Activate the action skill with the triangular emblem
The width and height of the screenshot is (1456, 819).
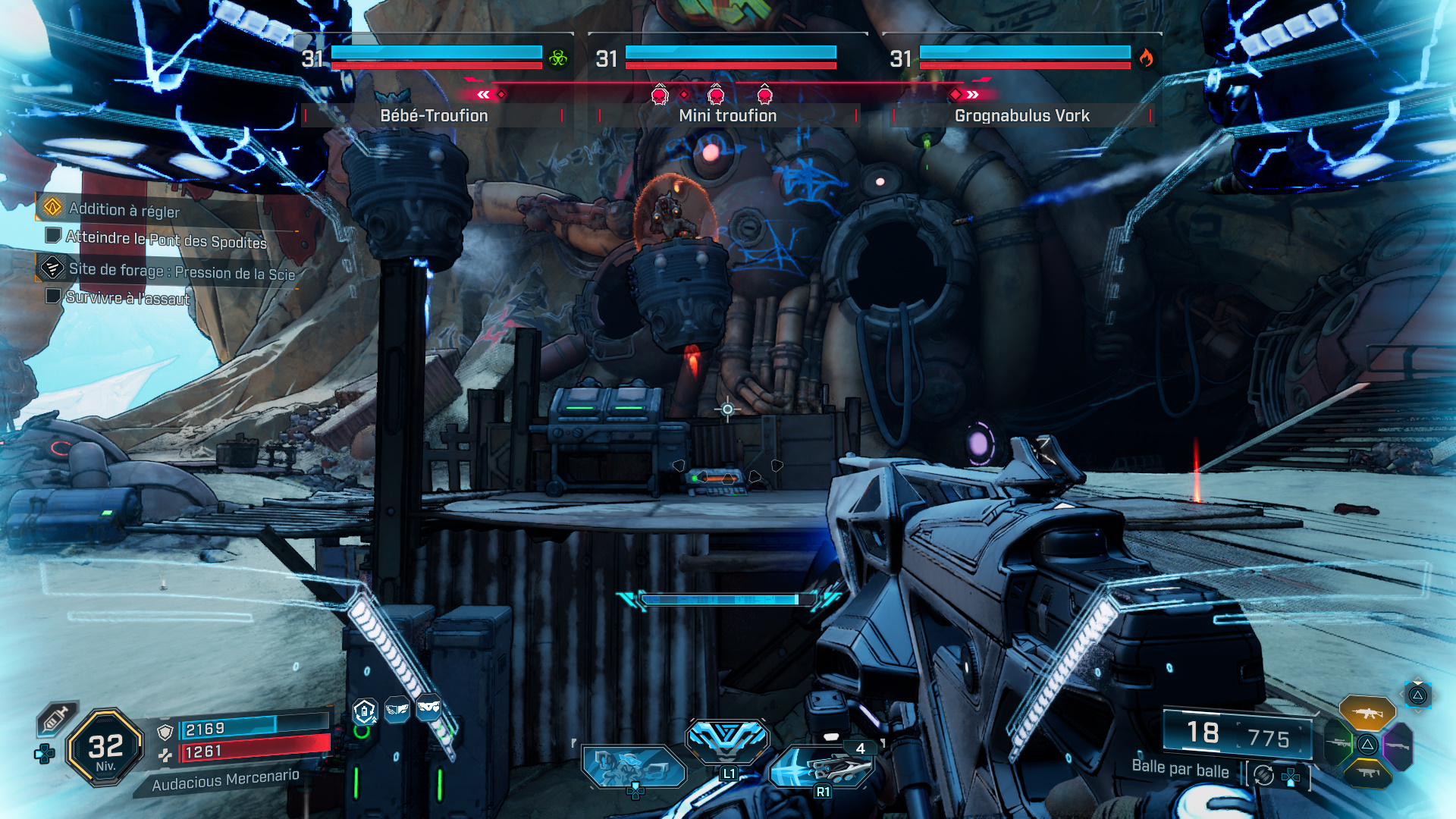coord(727,739)
